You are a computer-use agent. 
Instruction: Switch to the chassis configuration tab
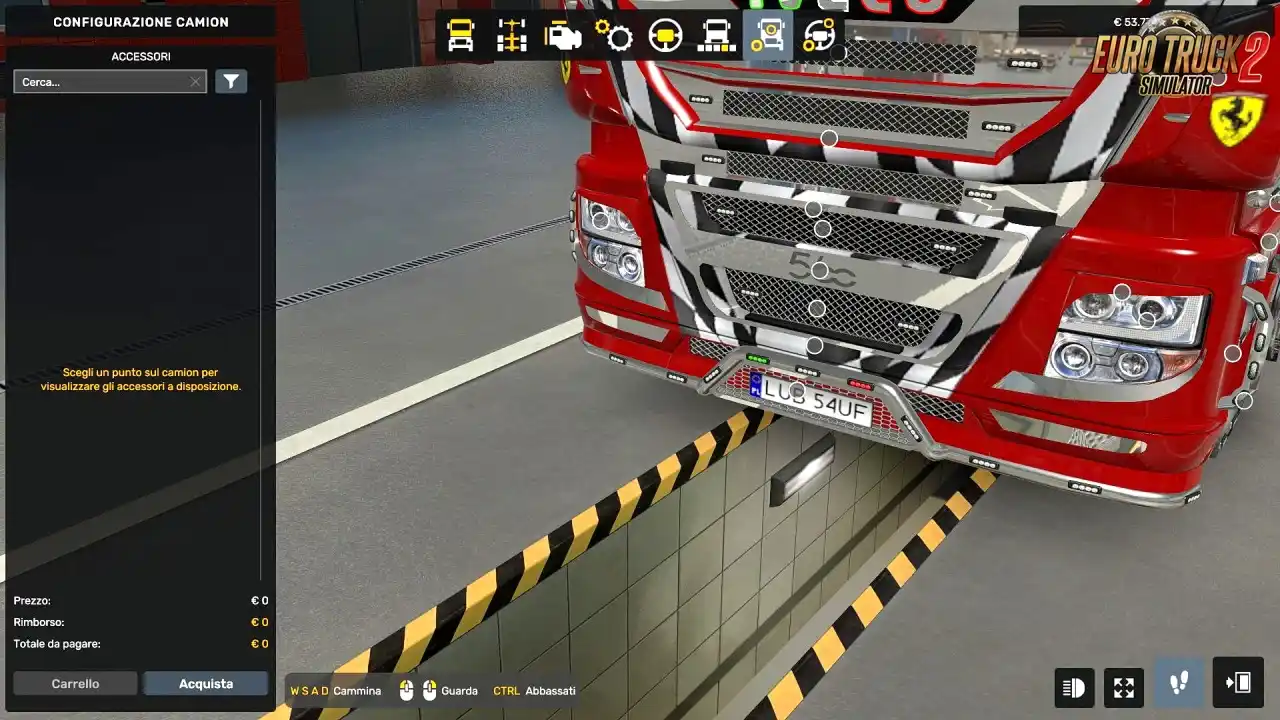(x=512, y=36)
